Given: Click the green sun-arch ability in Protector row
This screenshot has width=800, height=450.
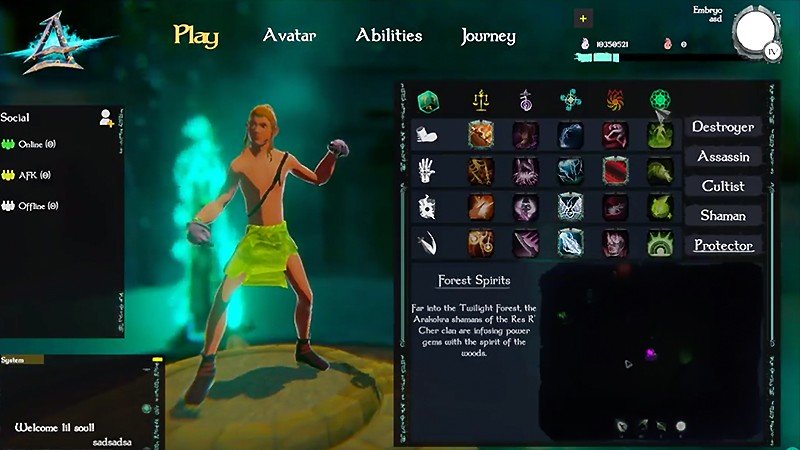Looking at the screenshot, I should tap(660, 243).
